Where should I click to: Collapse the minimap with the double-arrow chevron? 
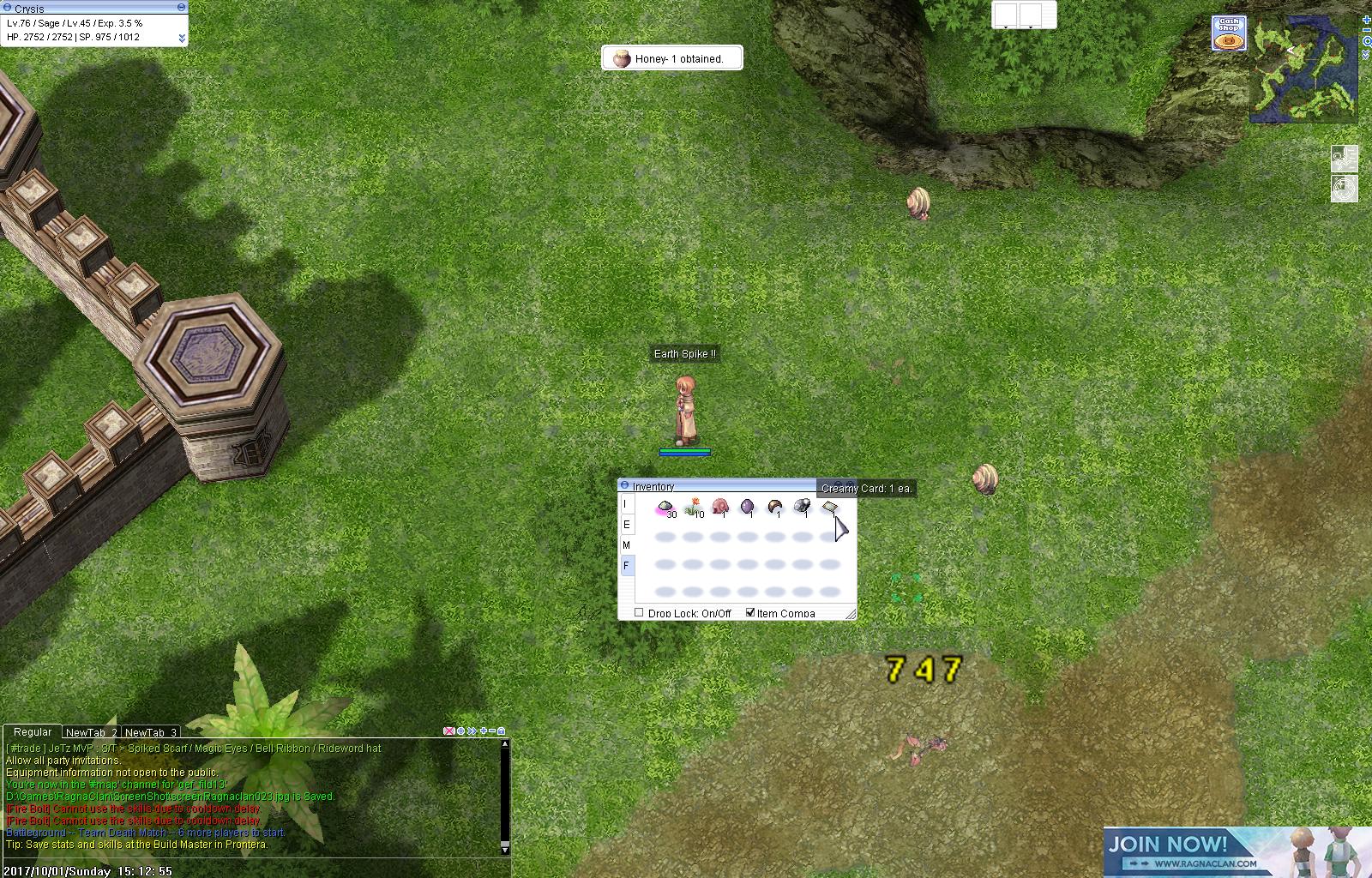pos(1365,54)
